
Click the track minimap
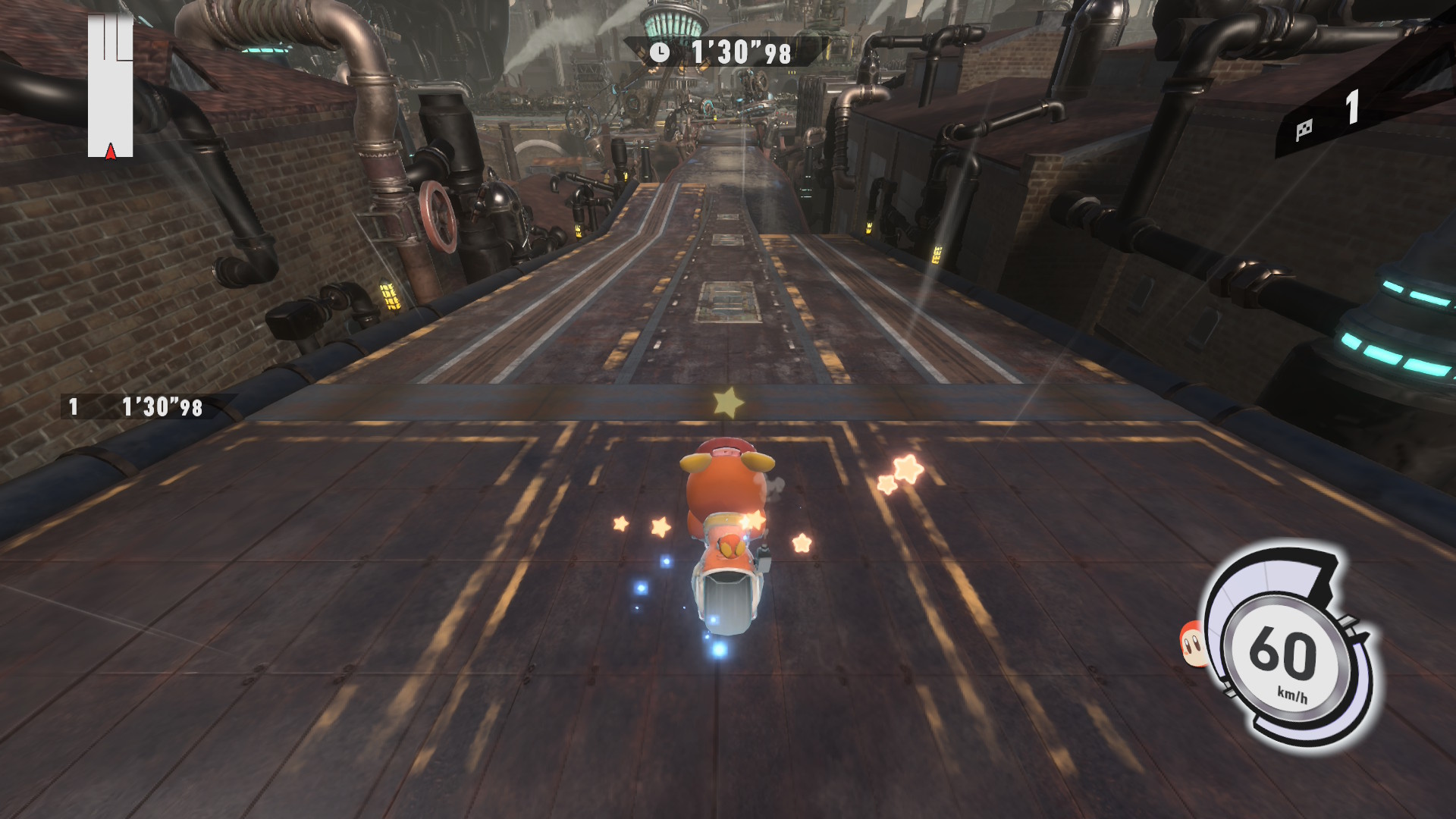click(x=111, y=86)
